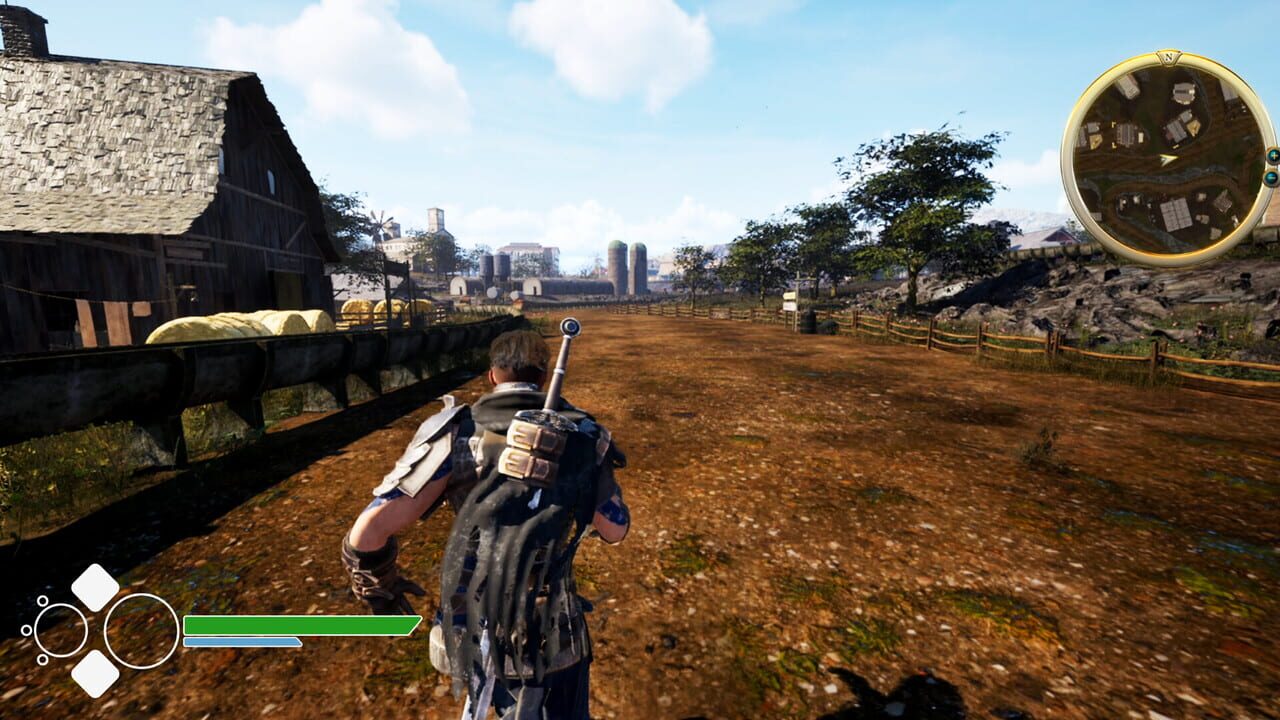Toggle the upper small circle near the d-pad
The image size is (1280, 720).
pyautogui.click(x=43, y=601)
